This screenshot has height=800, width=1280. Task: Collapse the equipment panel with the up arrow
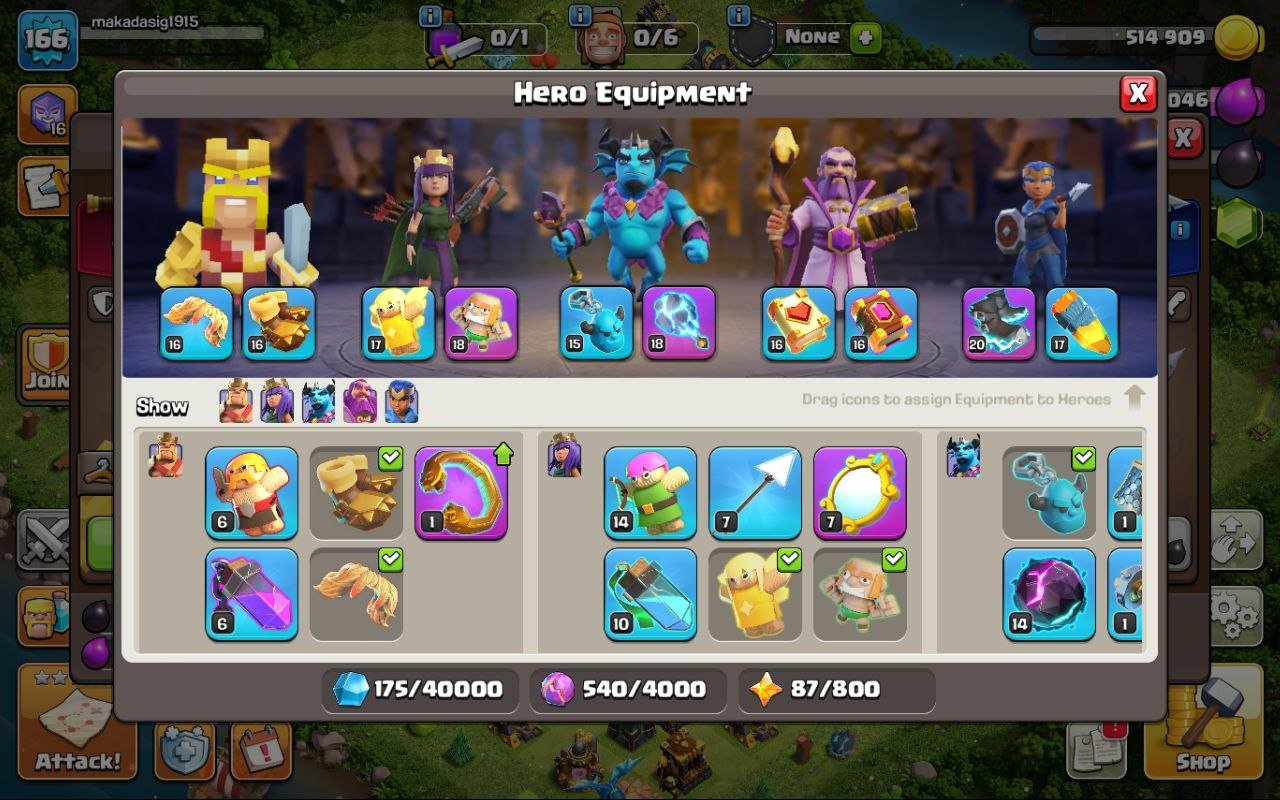click(1135, 396)
